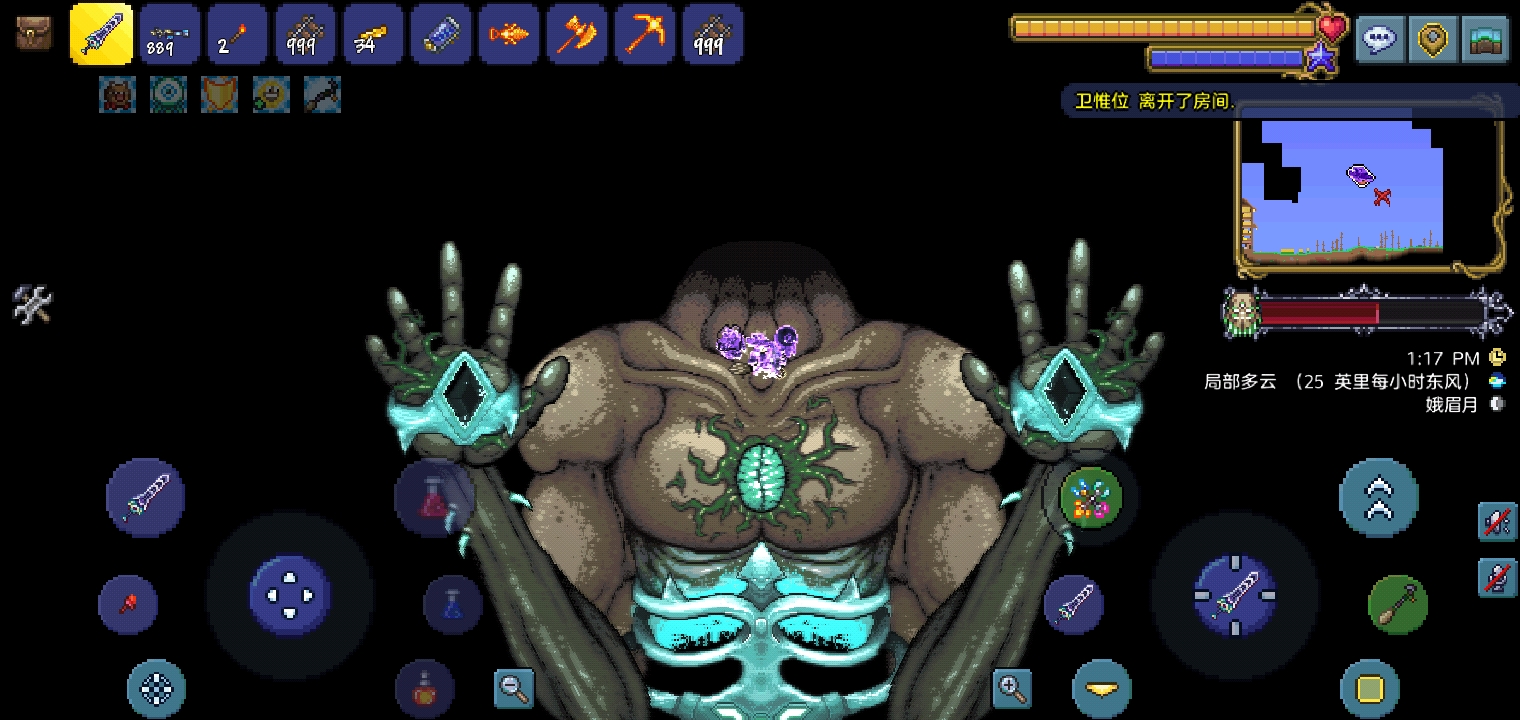Zoom out with the minus magnifier
Viewport: 1520px width, 720px height.
tap(514, 688)
